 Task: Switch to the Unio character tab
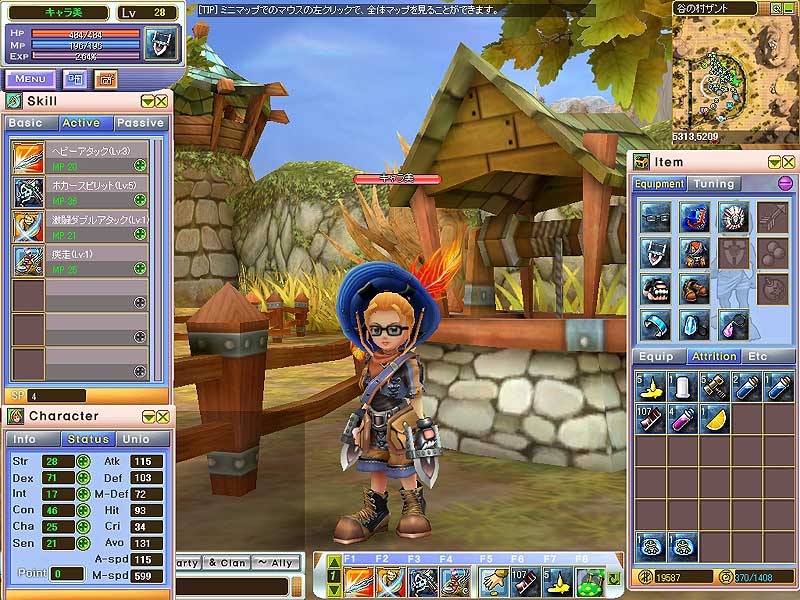tap(136, 439)
